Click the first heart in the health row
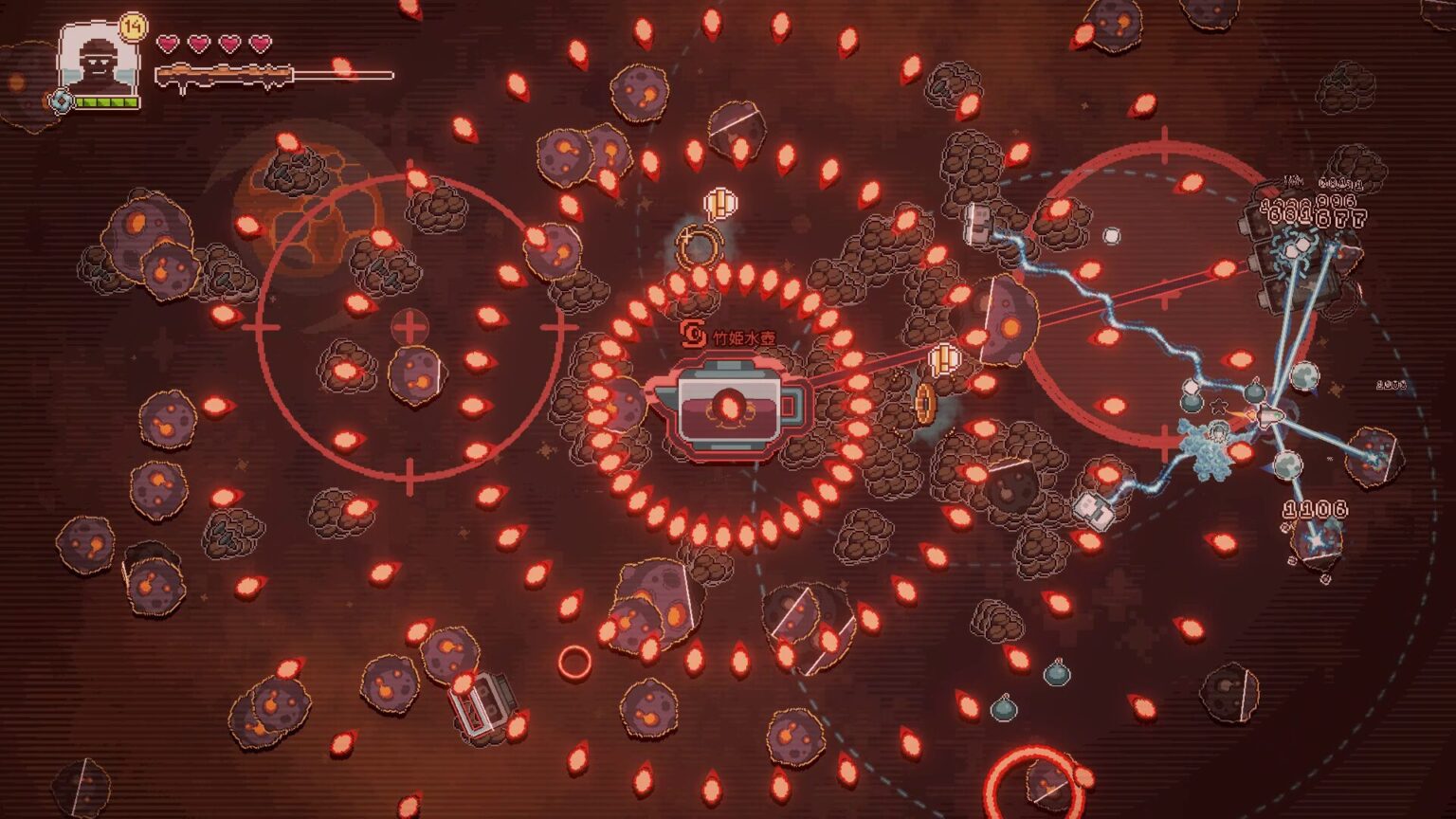Screen dimensions: 1456x819 pos(168,43)
